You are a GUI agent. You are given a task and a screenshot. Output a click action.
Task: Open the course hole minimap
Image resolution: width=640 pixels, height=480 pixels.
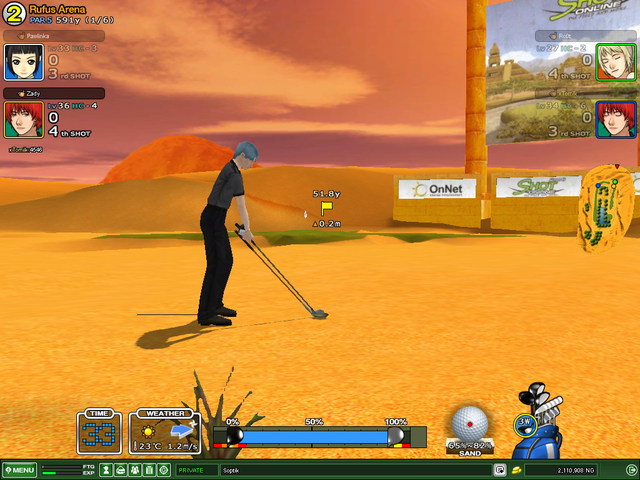(607, 211)
